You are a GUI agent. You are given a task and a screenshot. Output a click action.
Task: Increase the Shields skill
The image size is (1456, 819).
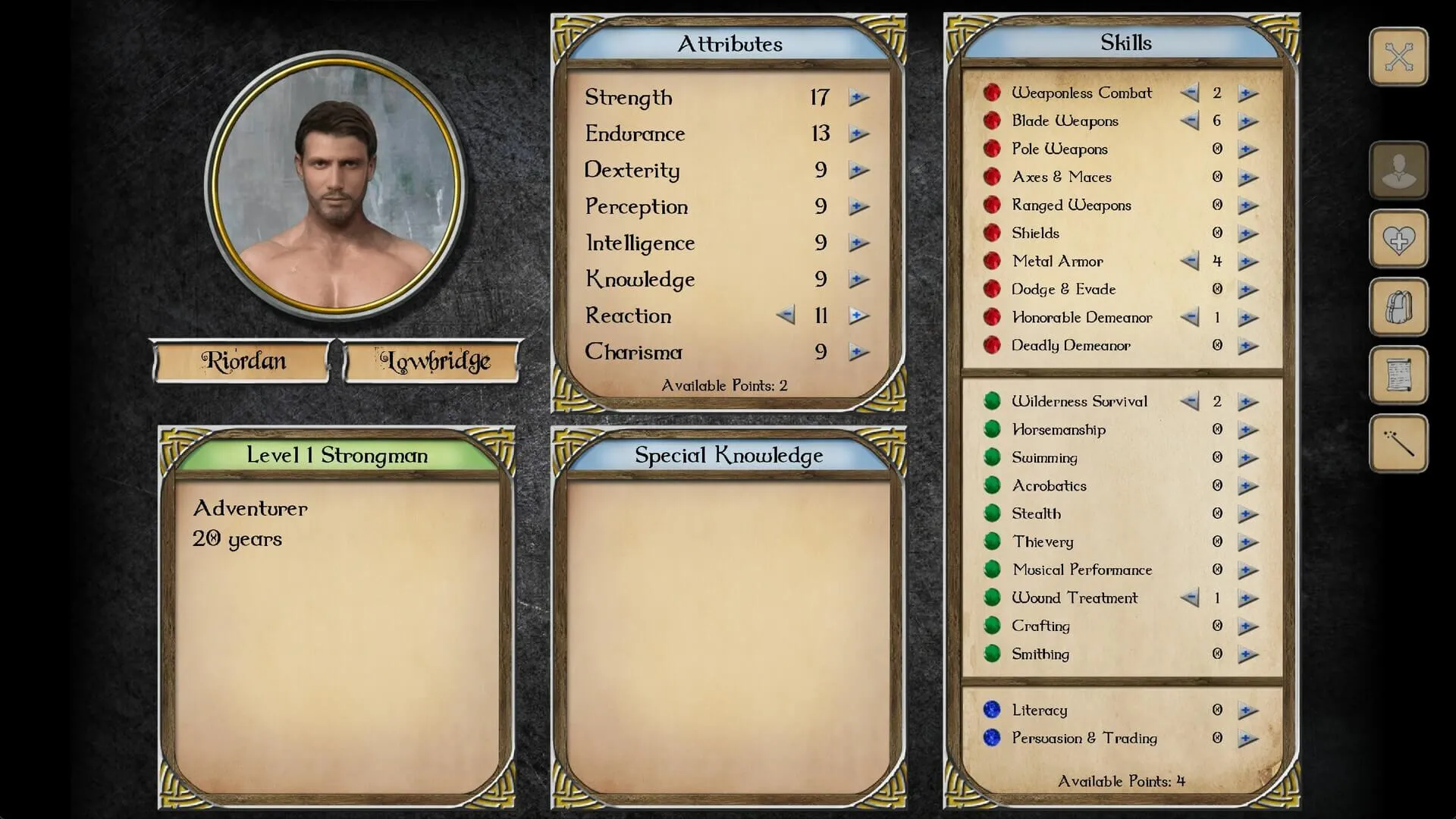point(1247,234)
